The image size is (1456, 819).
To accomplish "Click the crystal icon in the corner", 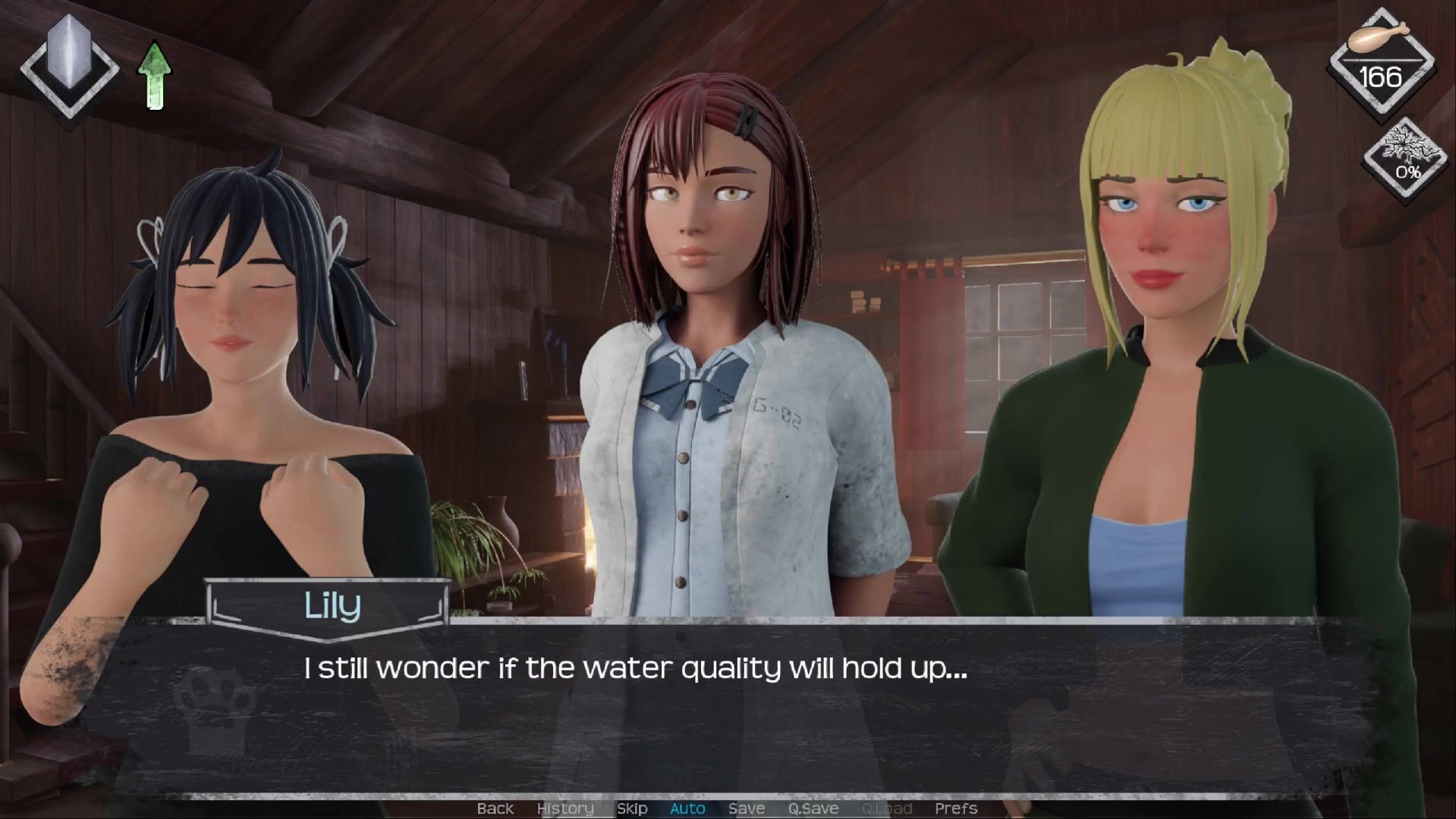I will tap(69, 67).
